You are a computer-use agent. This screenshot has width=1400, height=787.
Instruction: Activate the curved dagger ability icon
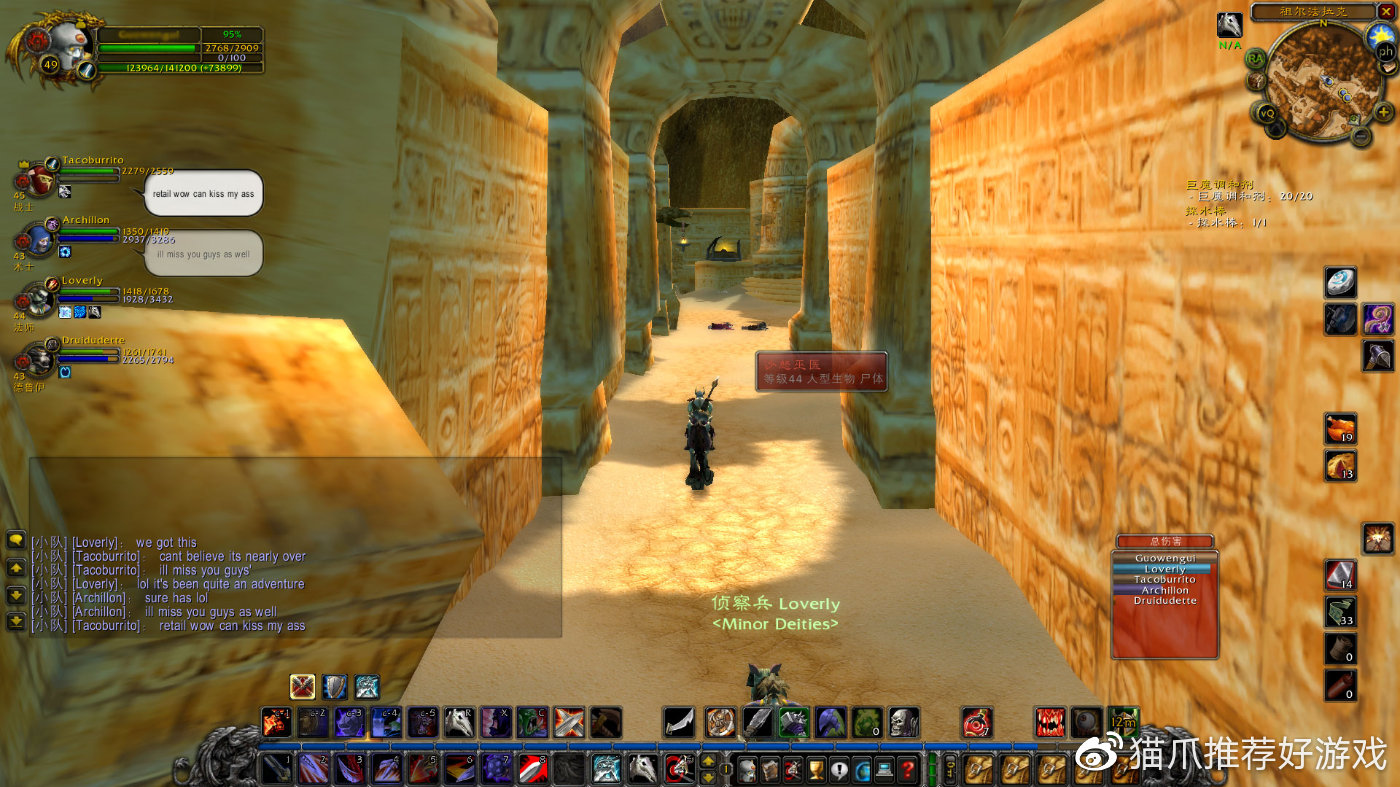point(679,721)
